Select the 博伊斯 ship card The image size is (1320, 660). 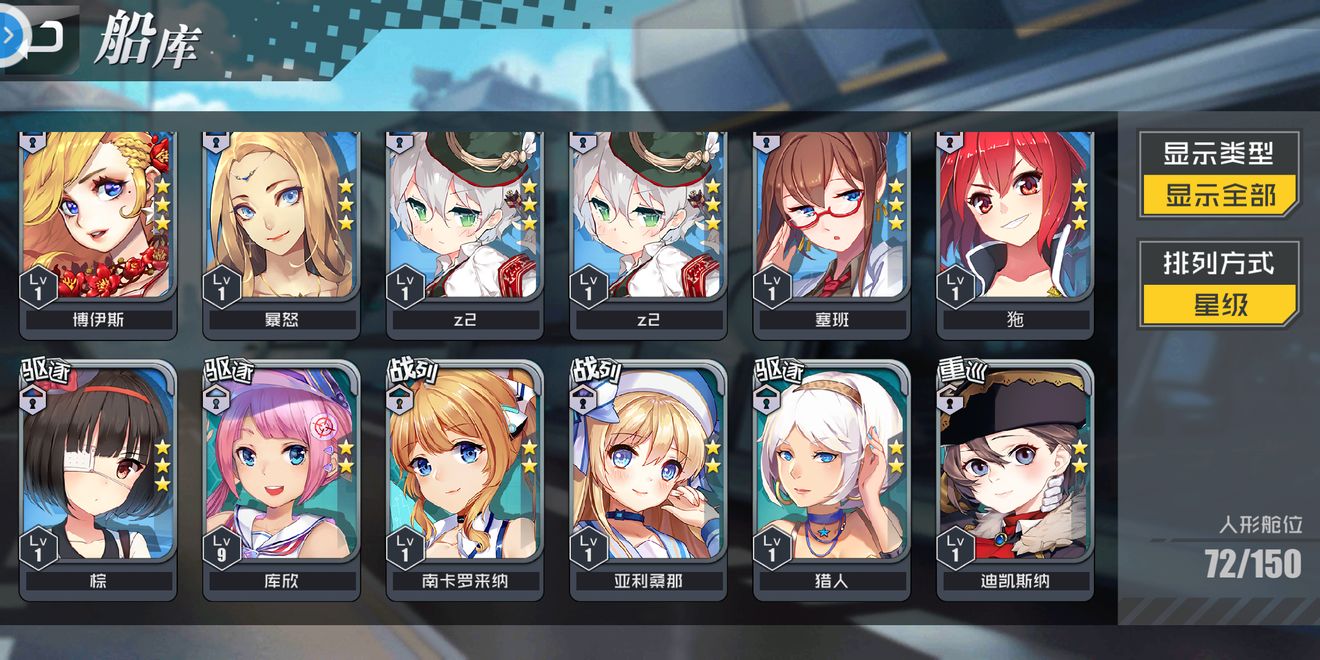98,230
